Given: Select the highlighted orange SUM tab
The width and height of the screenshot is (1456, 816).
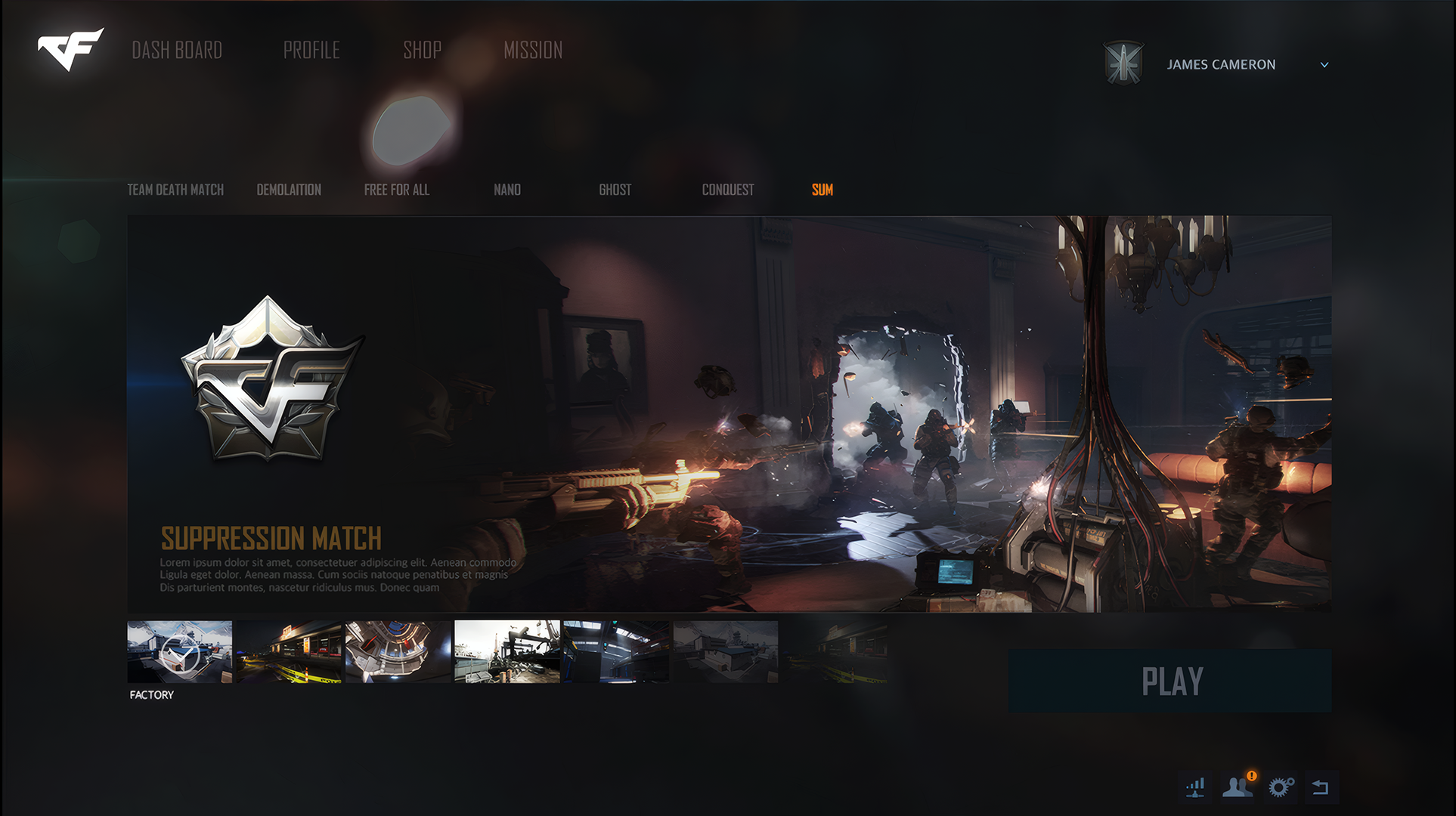Looking at the screenshot, I should coord(822,190).
